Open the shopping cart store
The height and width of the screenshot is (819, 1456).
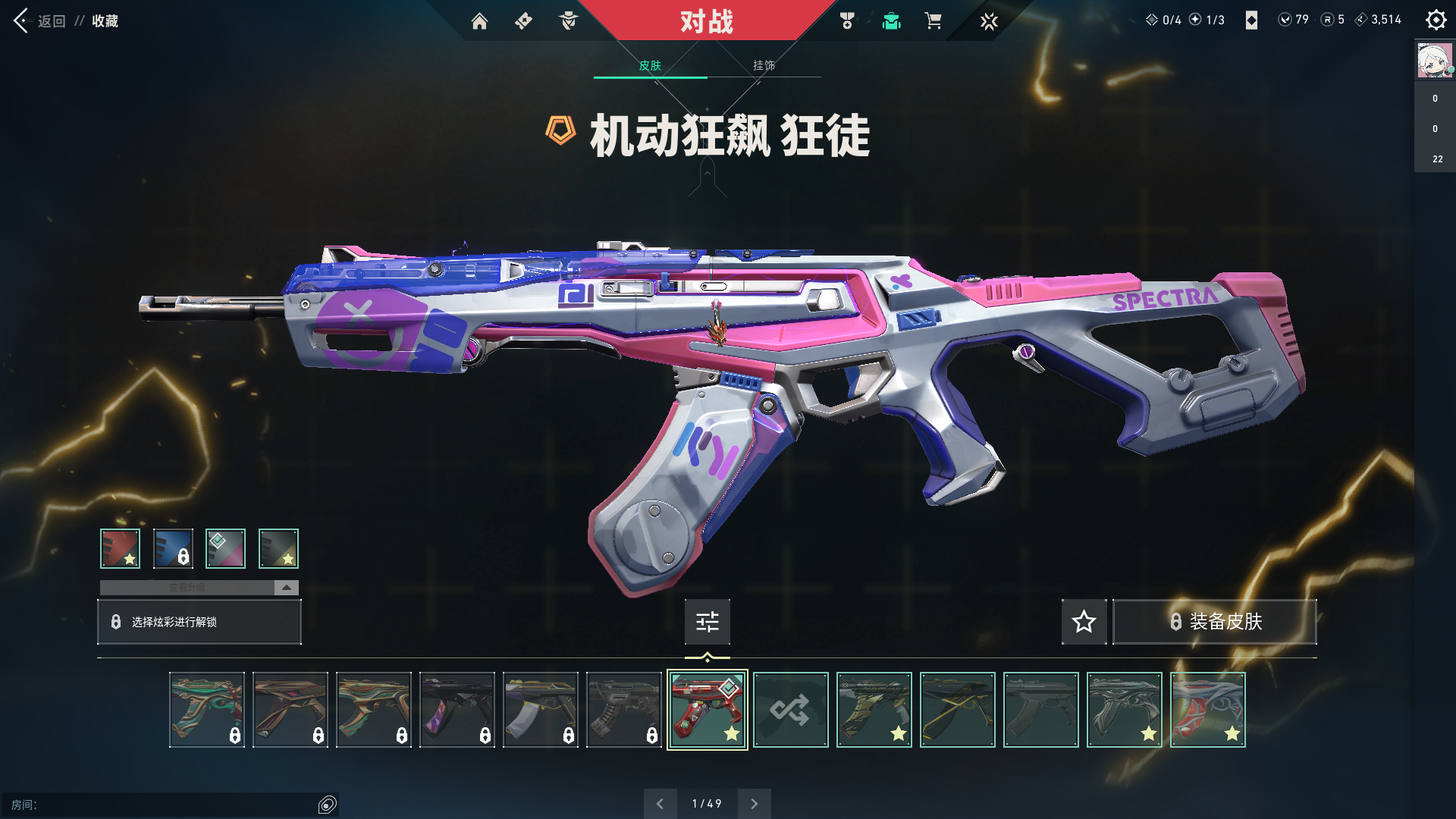tap(933, 21)
